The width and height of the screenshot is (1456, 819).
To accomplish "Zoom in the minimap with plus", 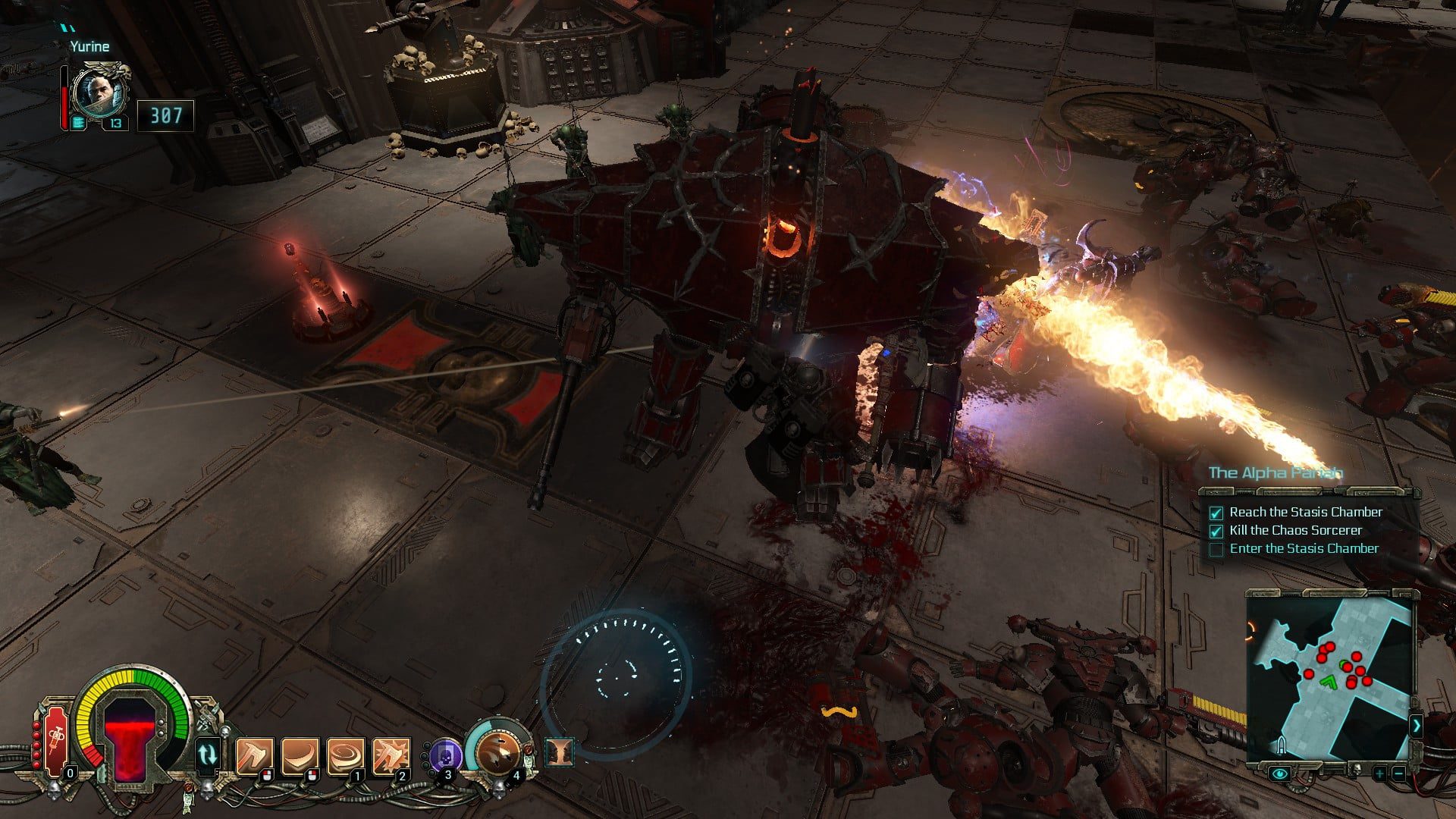I will click(x=1379, y=774).
